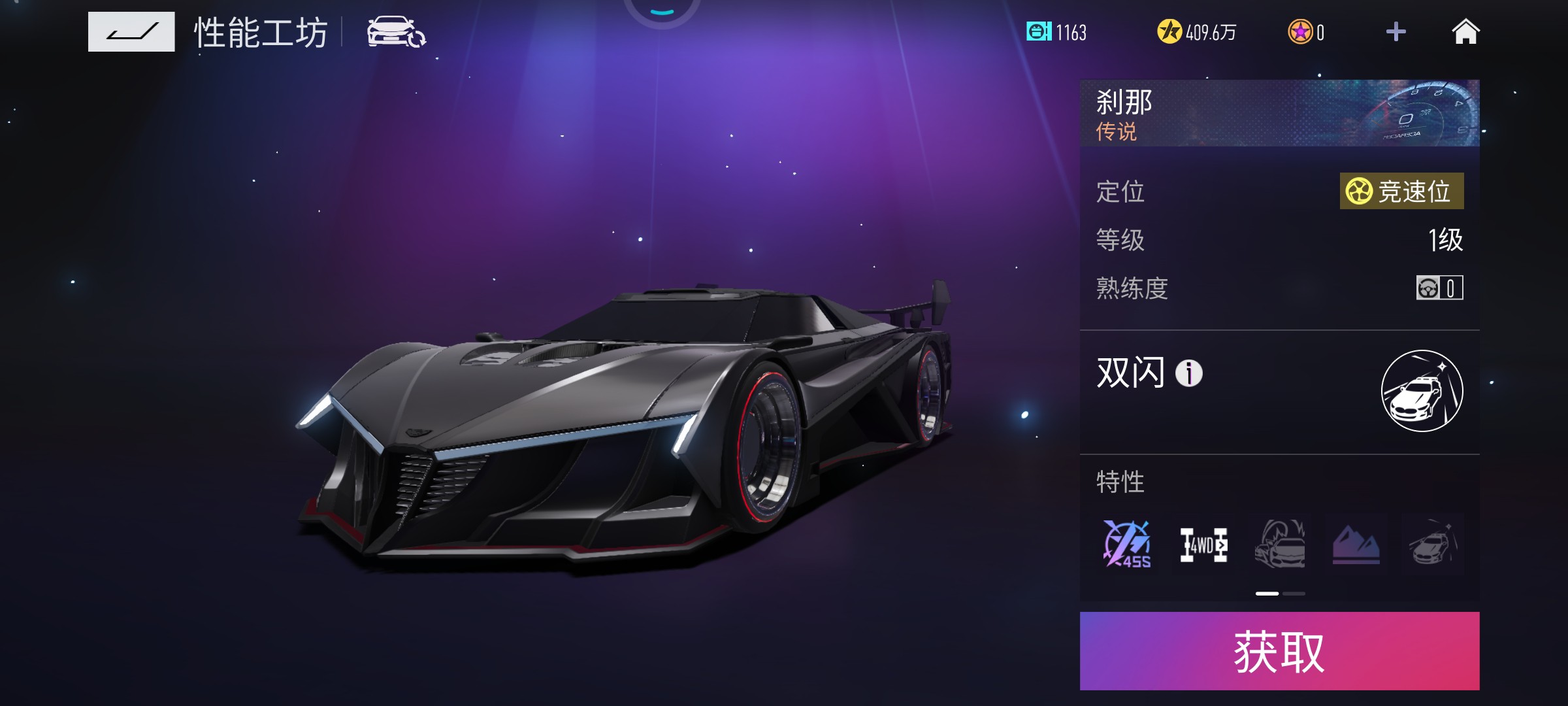
Task: Choose the mountain terrain trait icon
Action: (x=1356, y=545)
